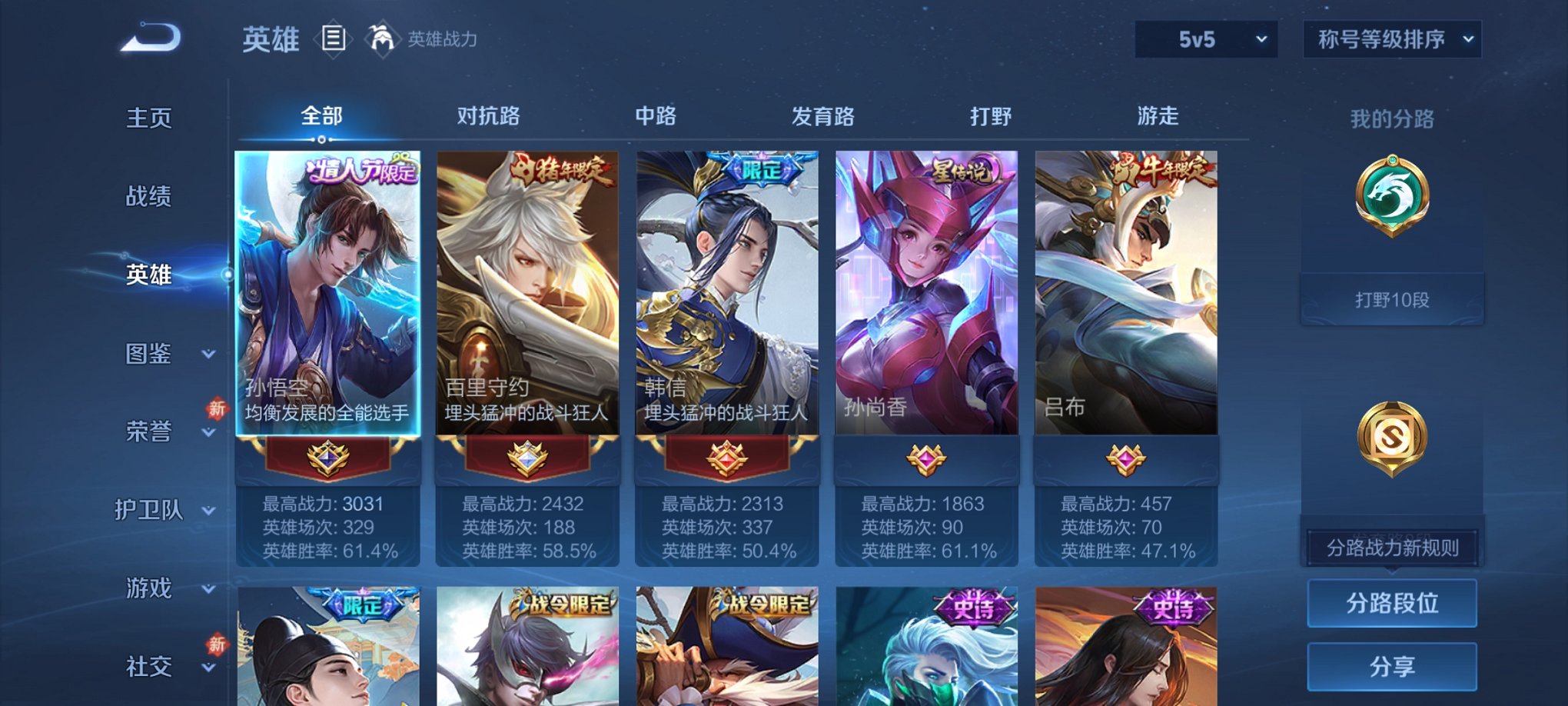Click the 英雄战力 monster-face icon
This screenshot has height=706, width=1568.
(384, 37)
